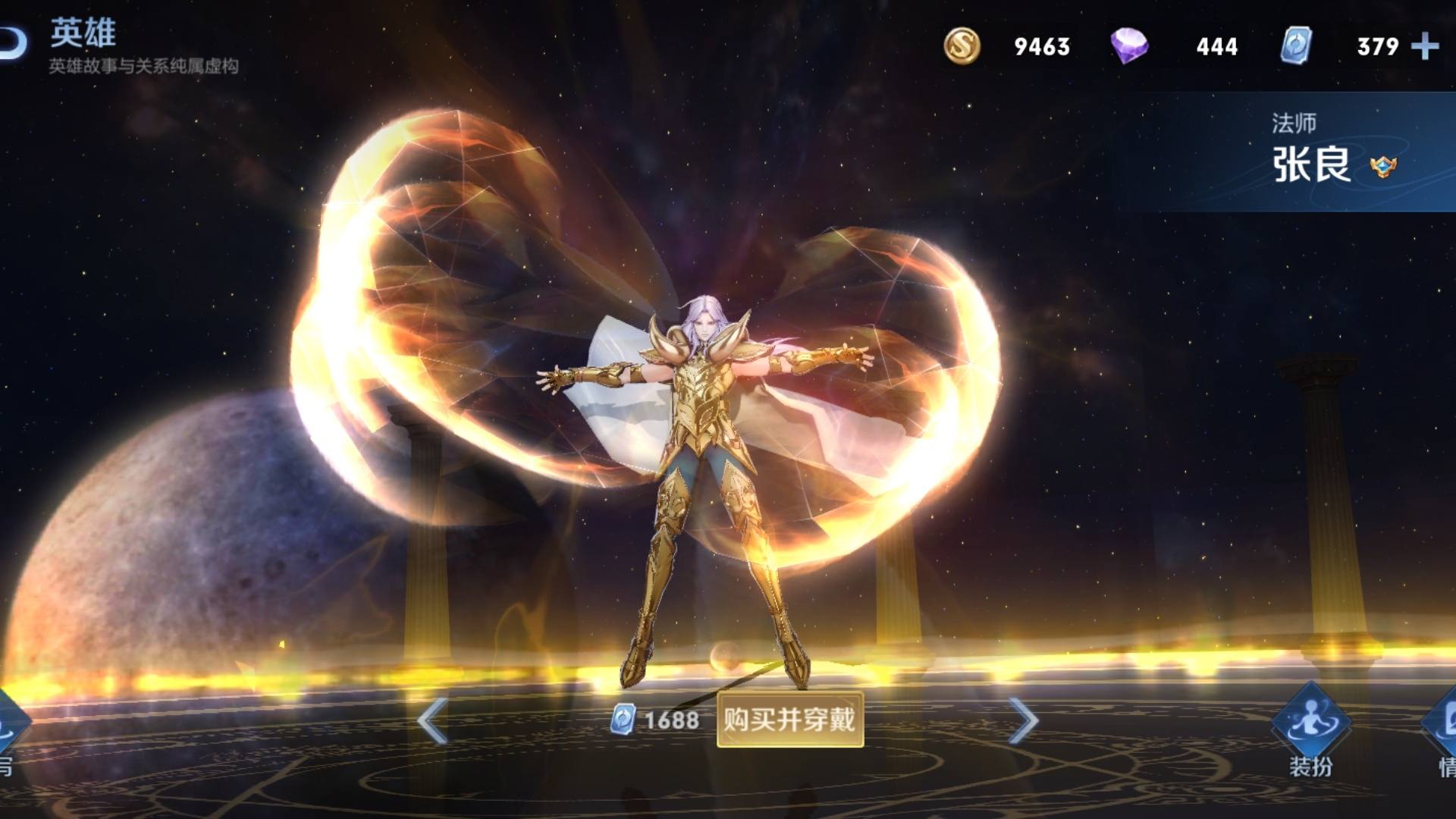
Task: Show the previous skin with left arrow
Action: (x=432, y=720)
